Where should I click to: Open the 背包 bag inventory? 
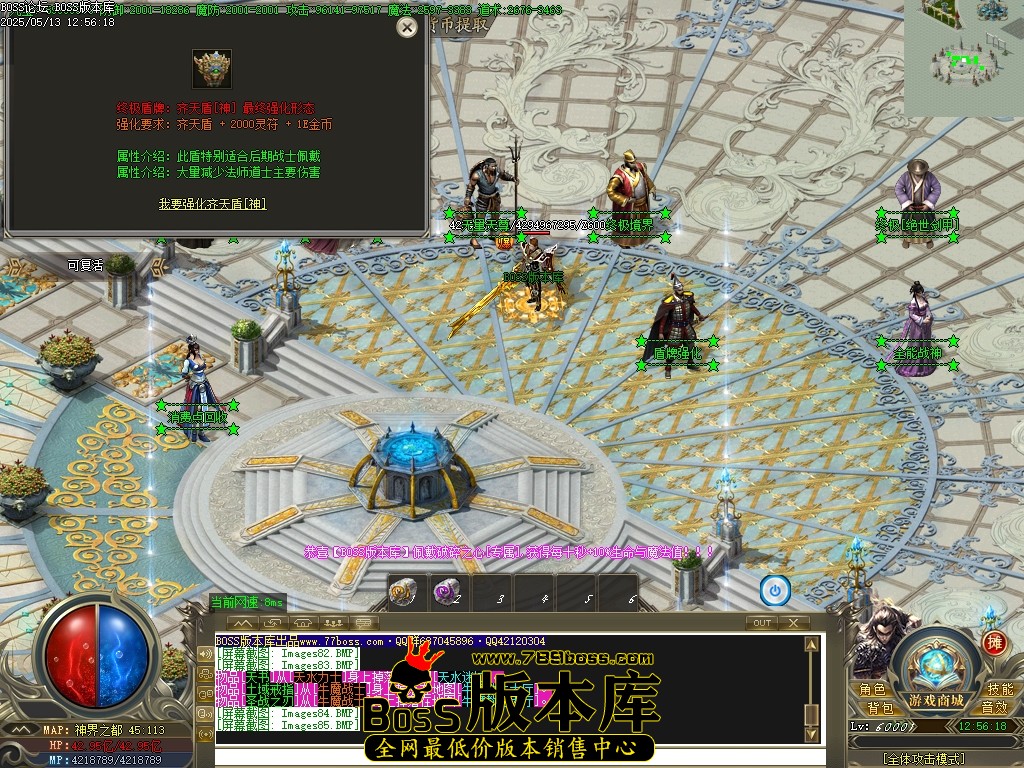point(880,708)
